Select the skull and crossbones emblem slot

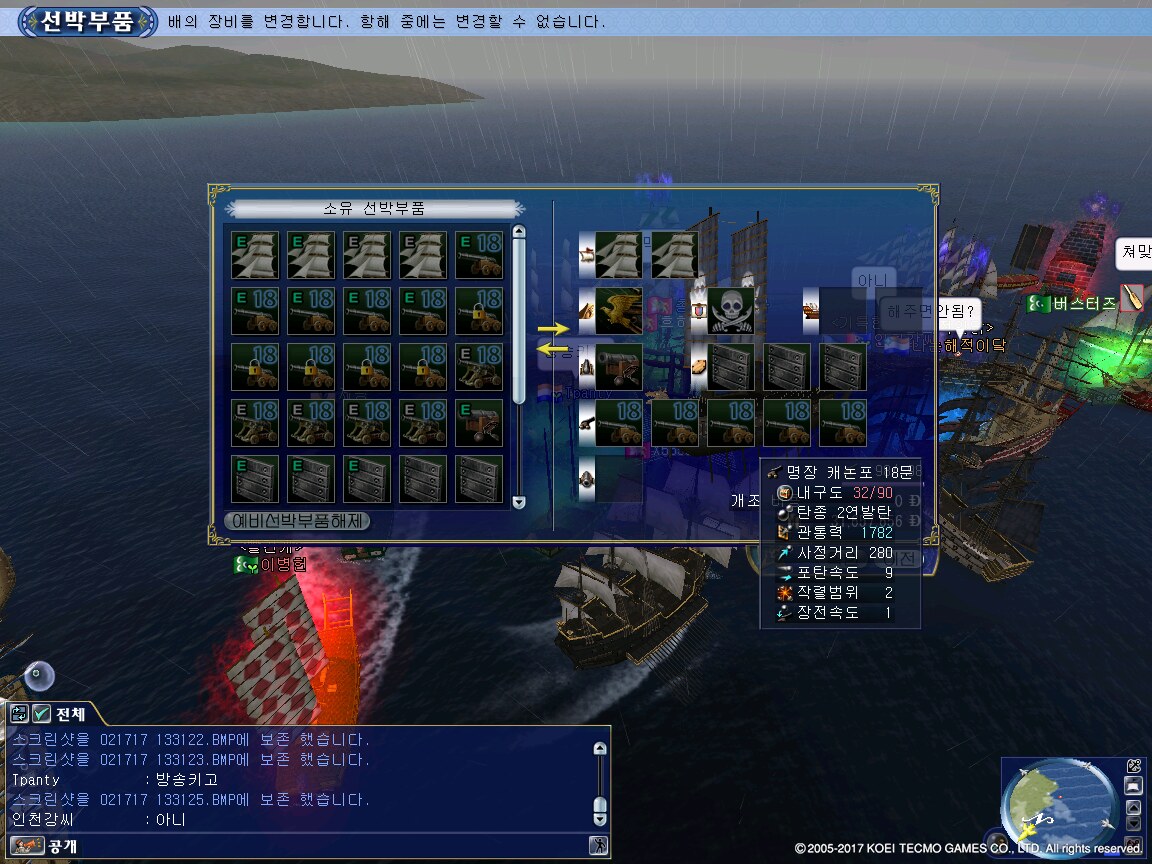[x=730, y=311]
